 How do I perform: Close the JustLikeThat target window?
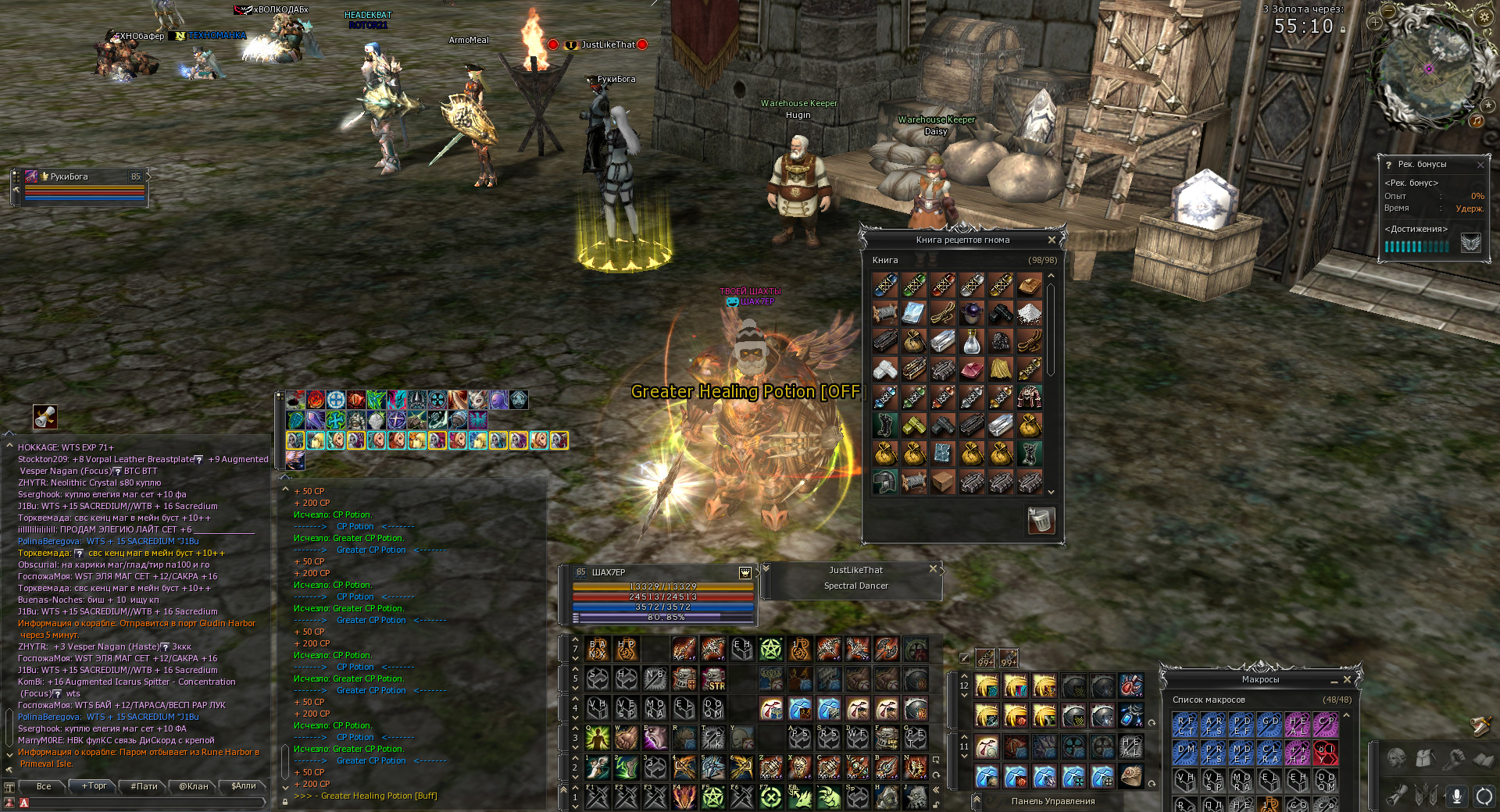tap(933, 569)
